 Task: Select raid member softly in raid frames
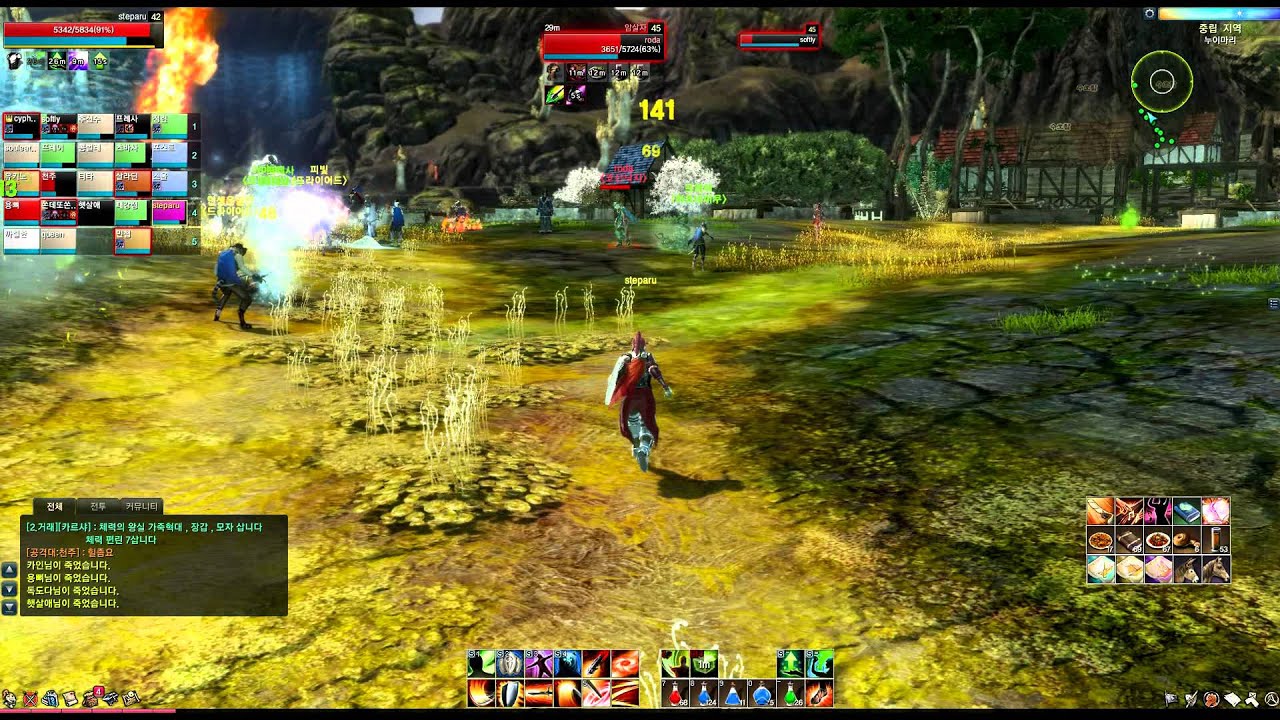tap(58, 125)
